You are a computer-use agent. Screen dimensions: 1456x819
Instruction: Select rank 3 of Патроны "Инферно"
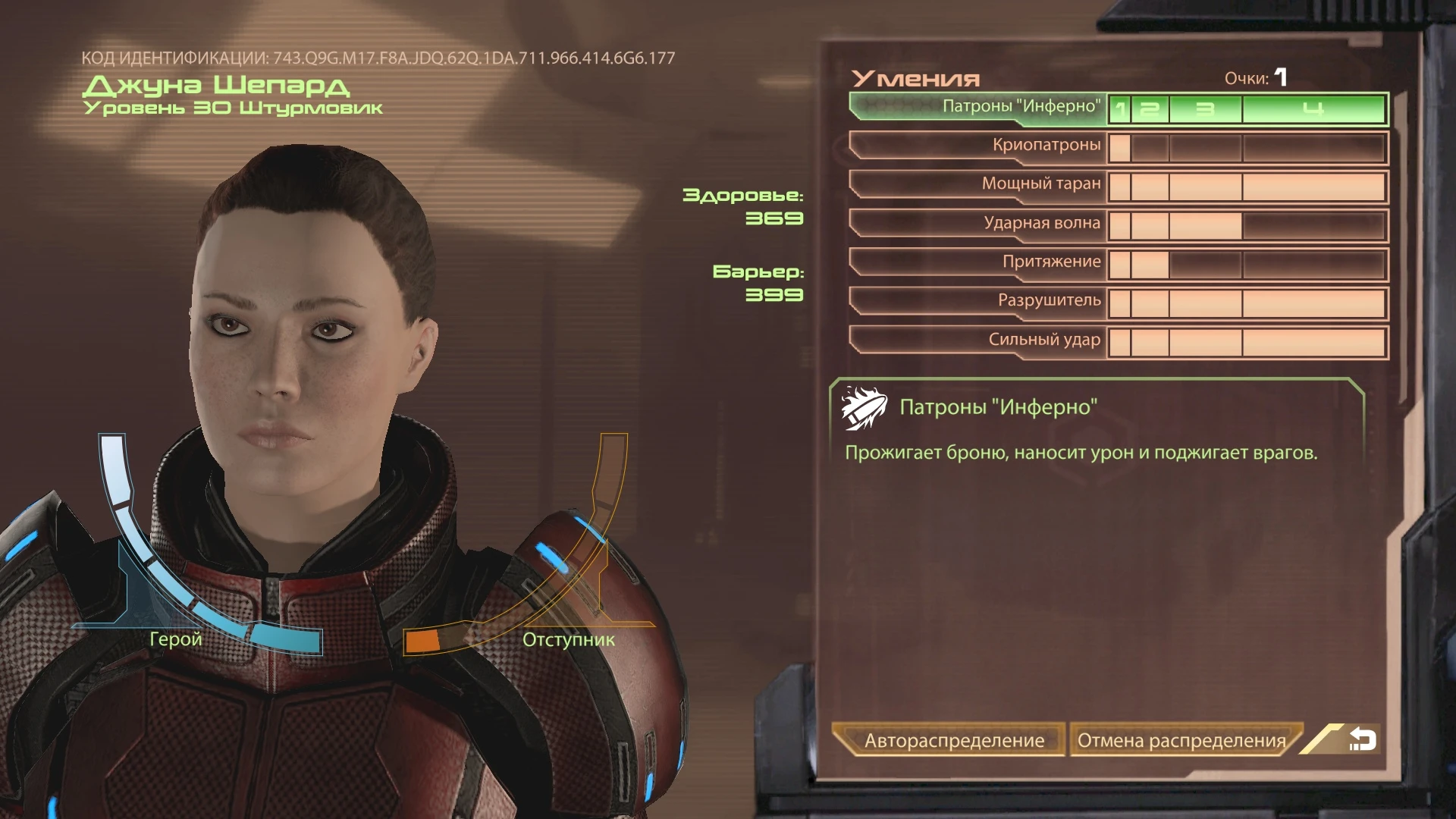[x=1207, y=110]
